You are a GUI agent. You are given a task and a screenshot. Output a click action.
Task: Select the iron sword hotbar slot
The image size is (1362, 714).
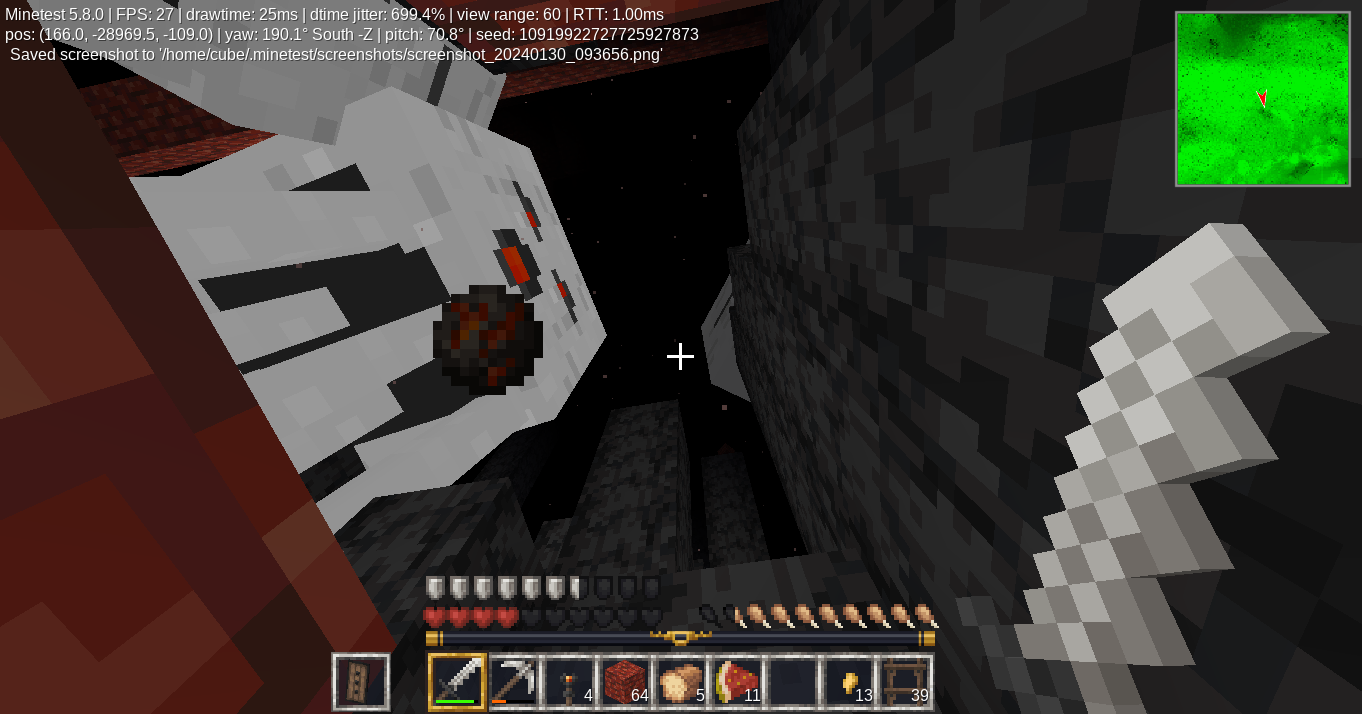(457, 682)
